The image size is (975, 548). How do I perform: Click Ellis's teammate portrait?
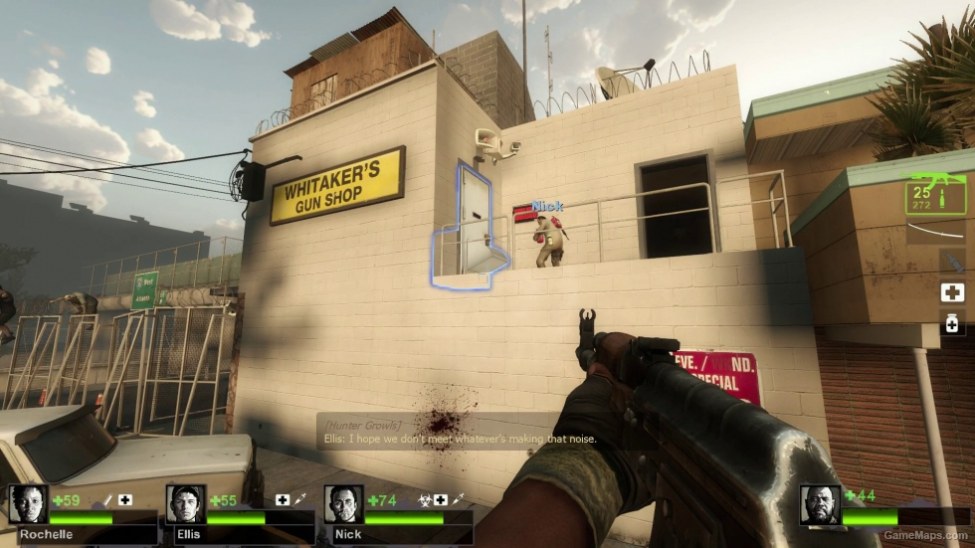tap(186, 505)
